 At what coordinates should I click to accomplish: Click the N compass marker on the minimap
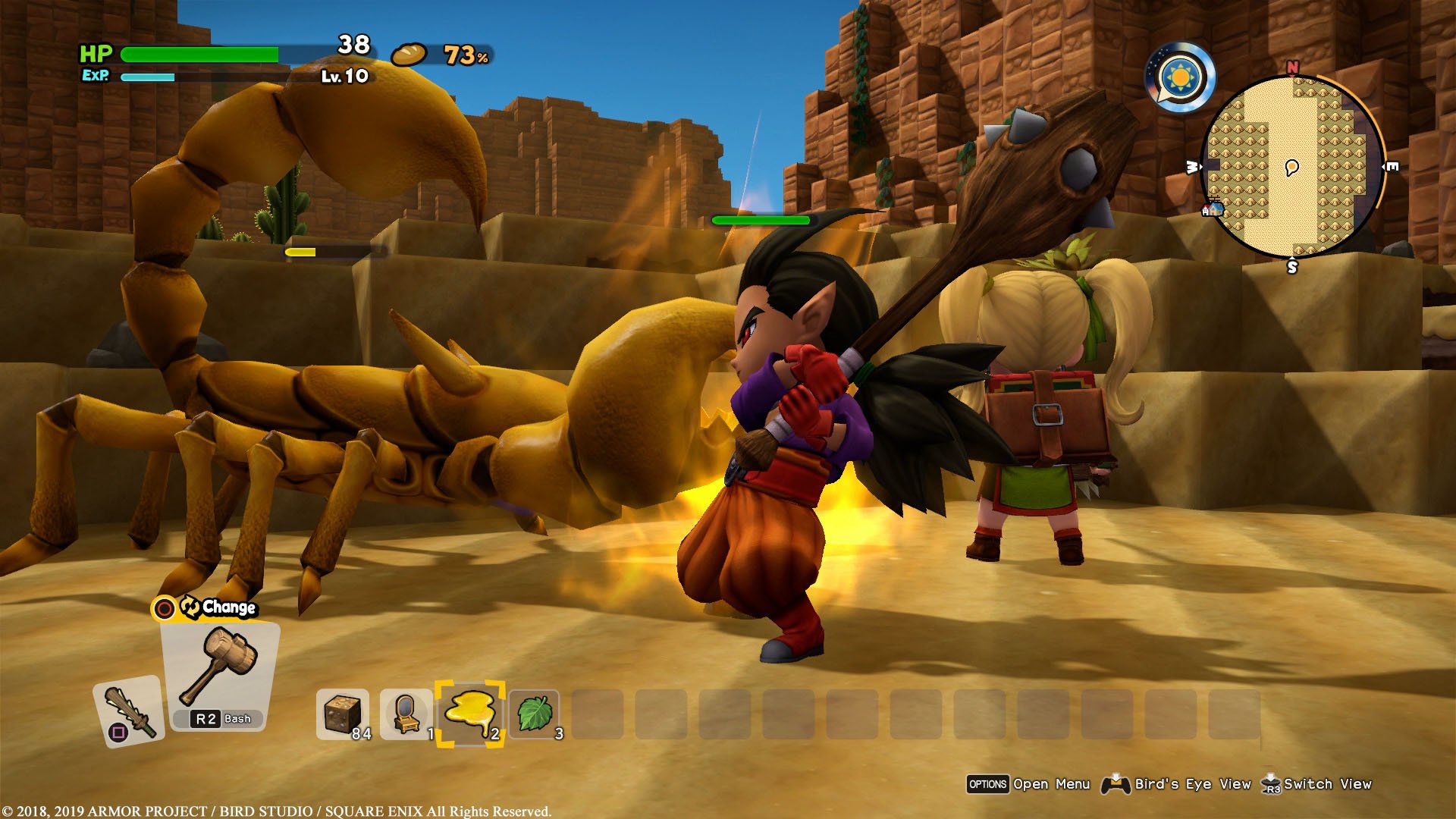1292,67
